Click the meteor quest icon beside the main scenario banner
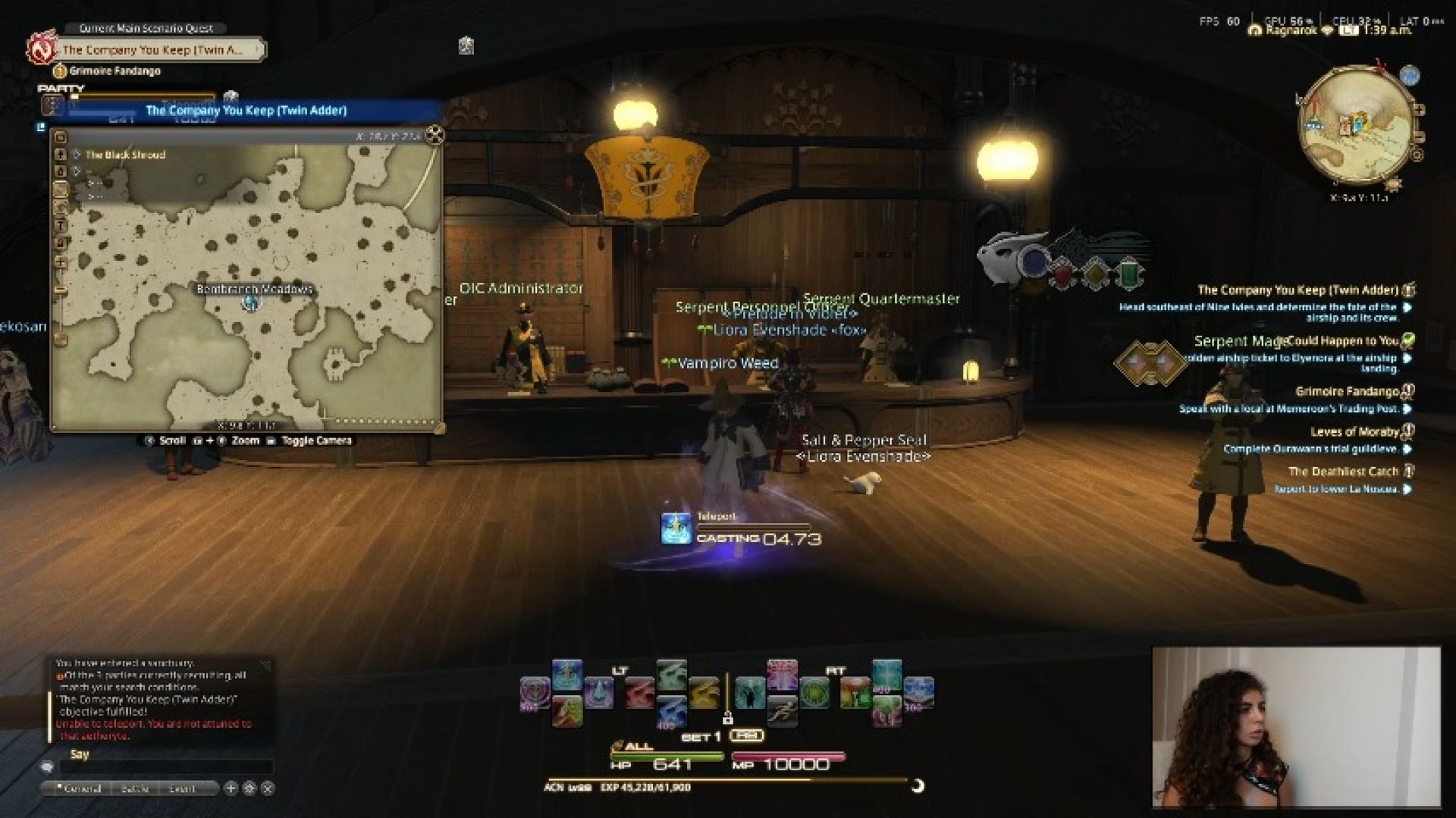 pyautogui.click(x=44, y=49)
